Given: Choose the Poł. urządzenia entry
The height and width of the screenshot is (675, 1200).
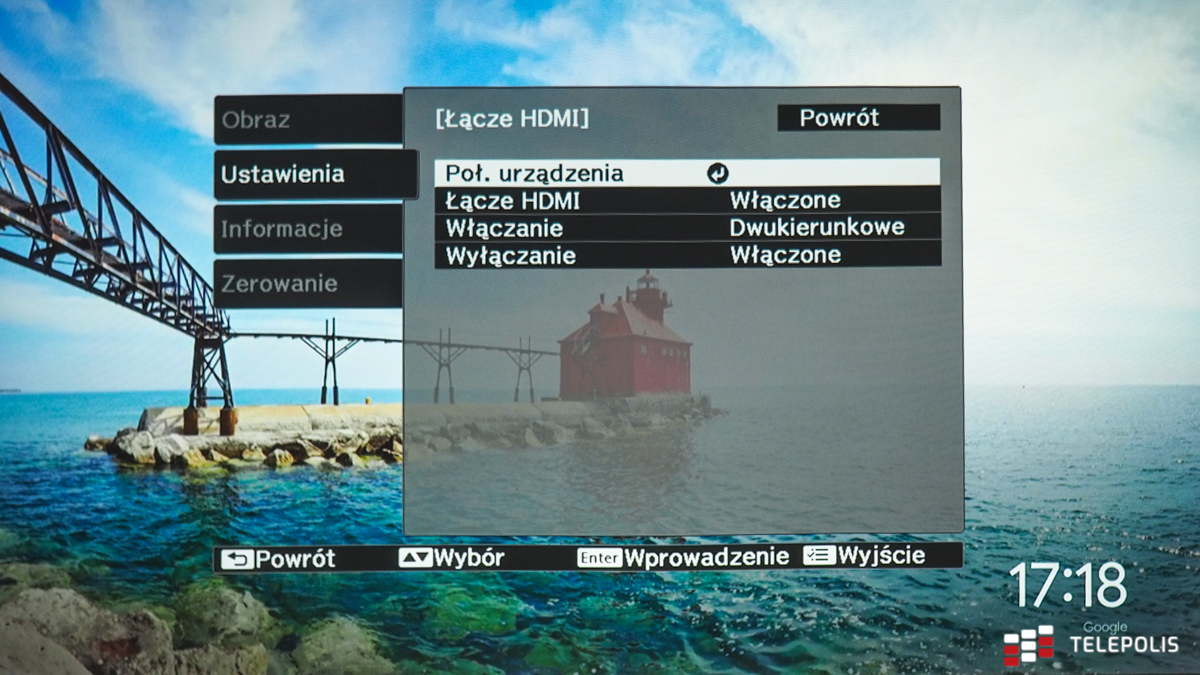Looking at the screenshot, I should tap(687, 173).
